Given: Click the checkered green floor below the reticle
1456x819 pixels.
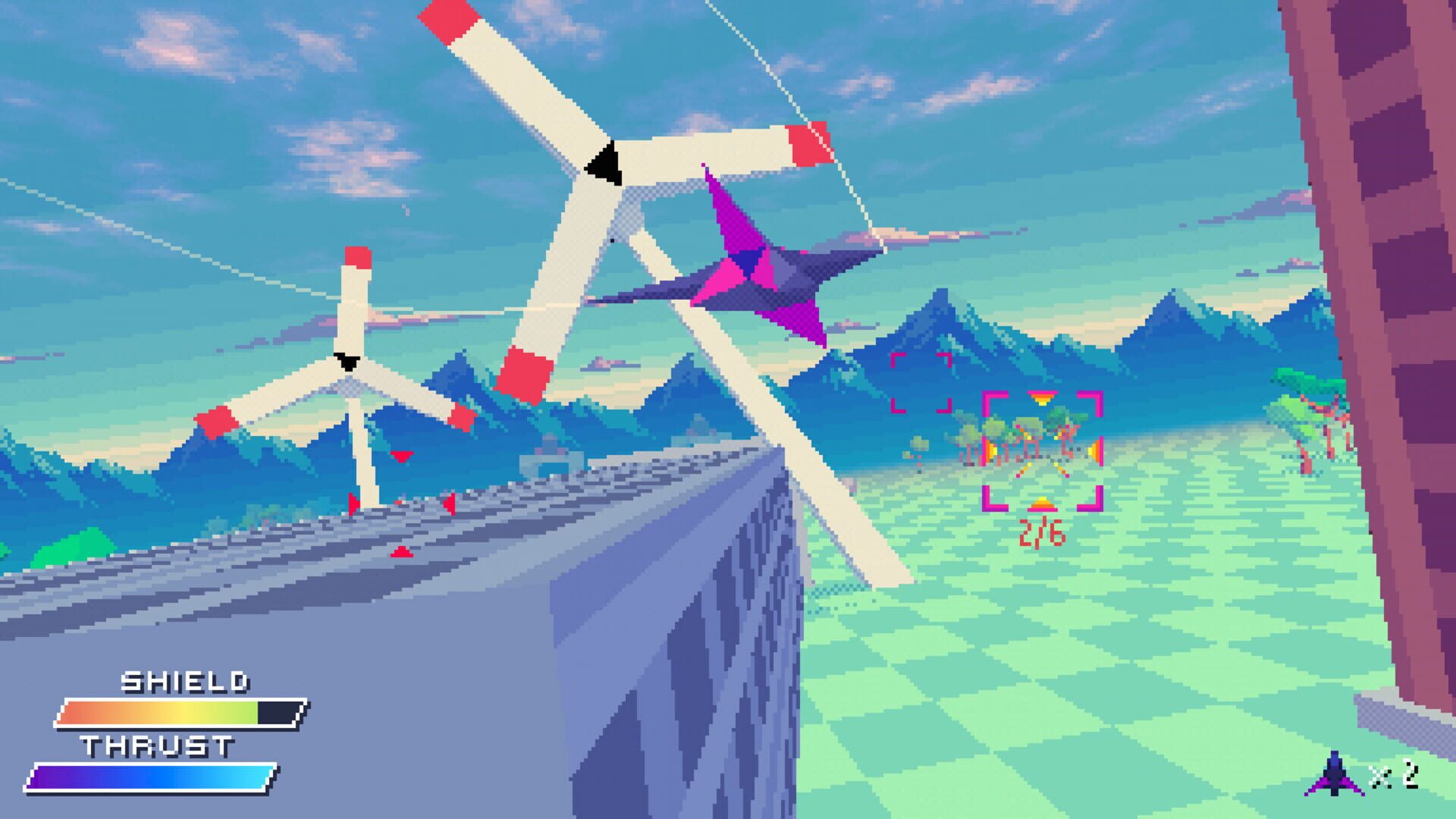Looking at the screenshot, I should [x=1046, y=645].
